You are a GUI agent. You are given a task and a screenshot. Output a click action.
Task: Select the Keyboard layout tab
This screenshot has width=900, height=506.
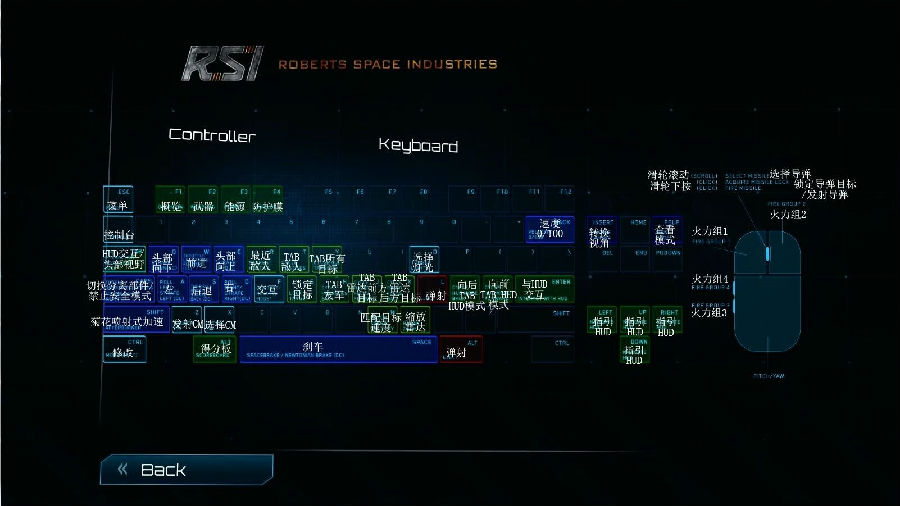tap(418, 146)
